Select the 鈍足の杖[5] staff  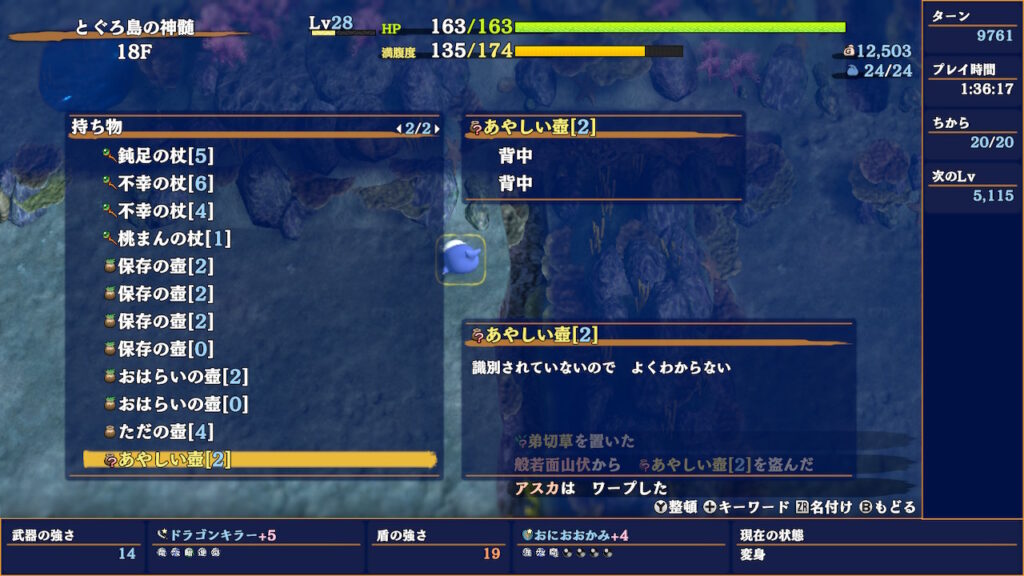[x=166, y=156]
